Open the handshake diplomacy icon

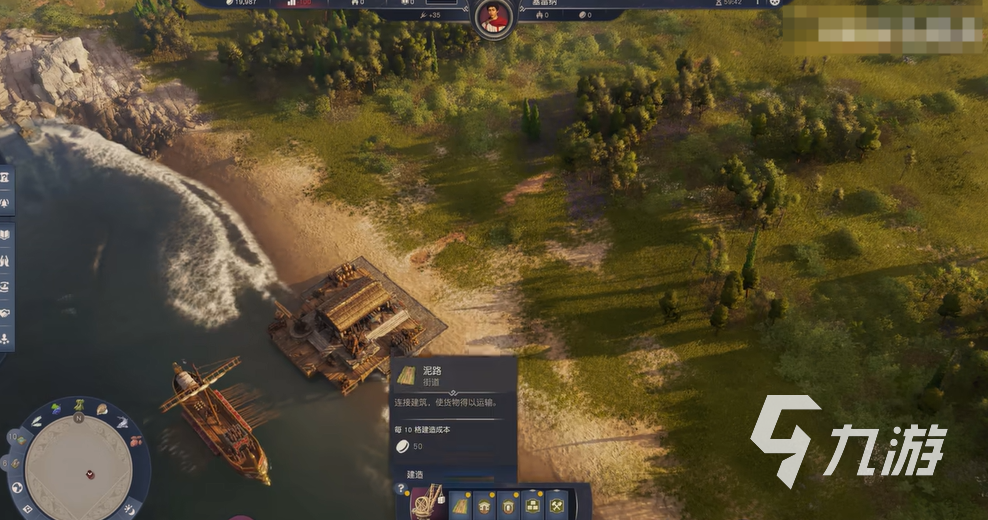coord(6,312)
